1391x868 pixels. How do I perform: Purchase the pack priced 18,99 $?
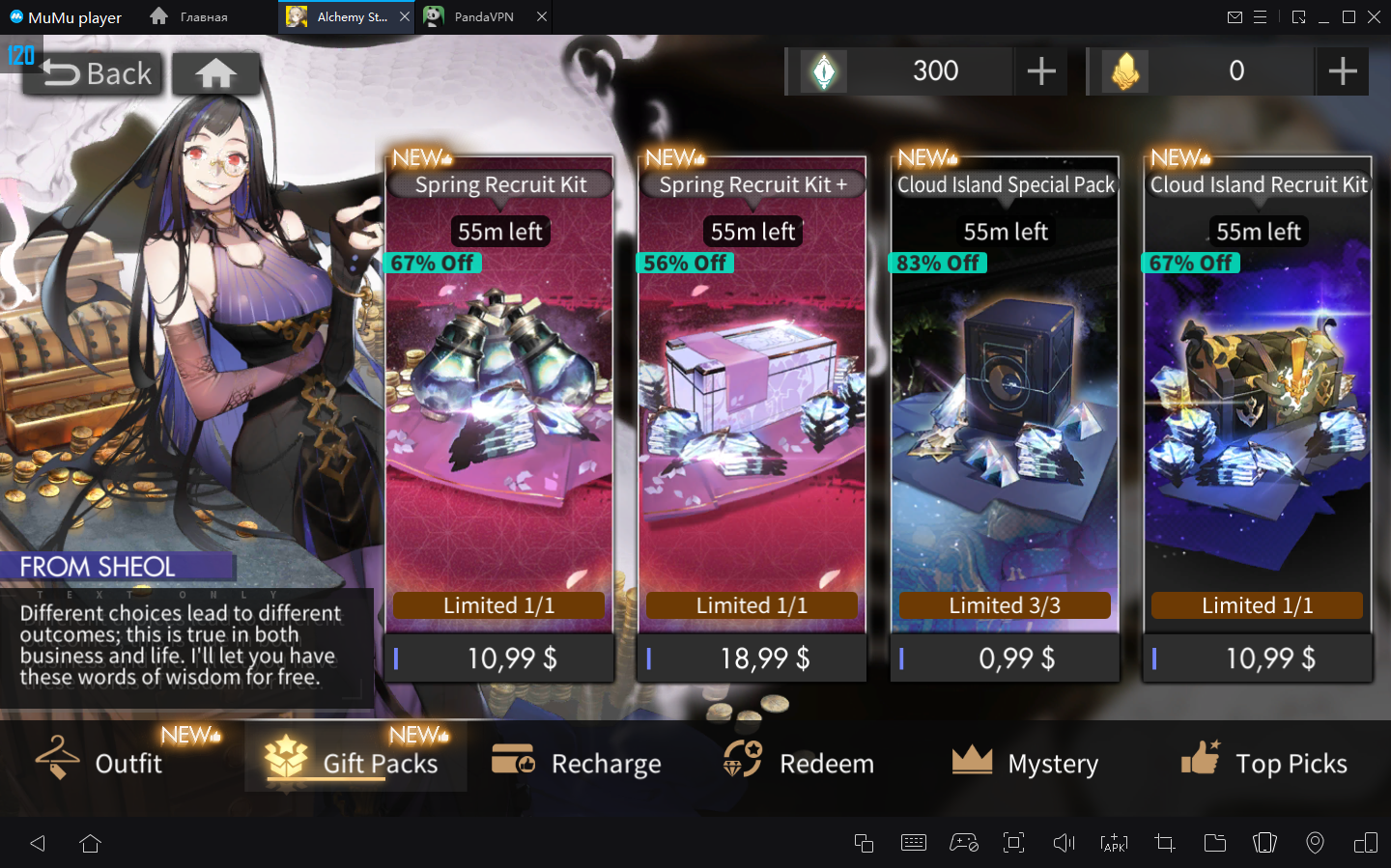coord(752,658)
